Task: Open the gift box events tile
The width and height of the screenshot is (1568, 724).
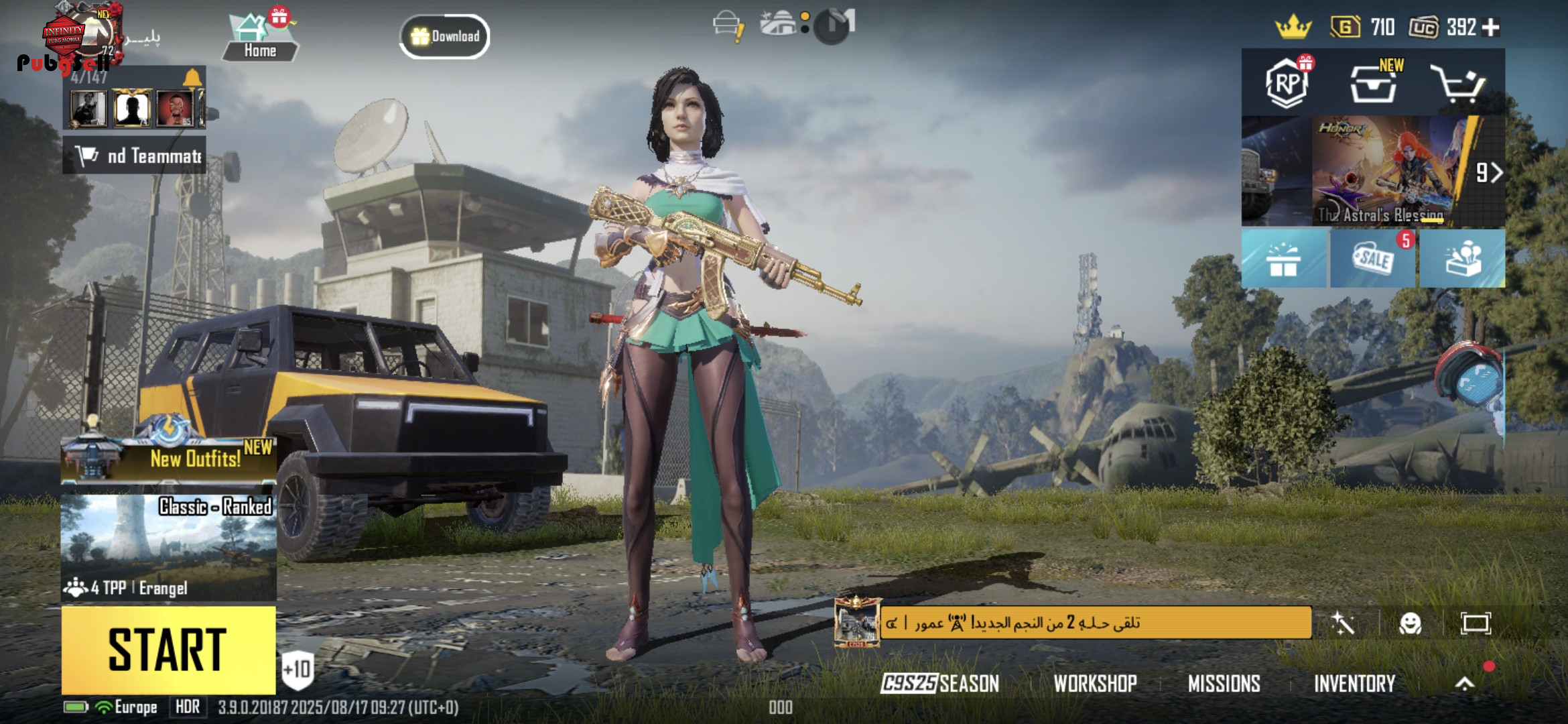Action: coord(1283,259)
